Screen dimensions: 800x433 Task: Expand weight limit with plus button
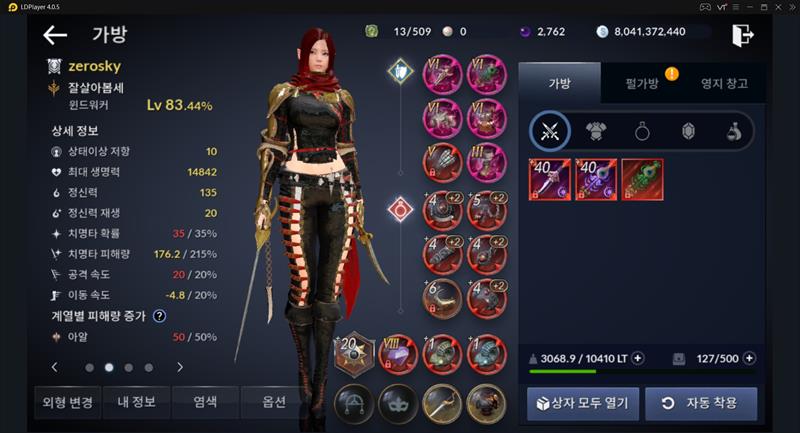click(x=638, y=358)
